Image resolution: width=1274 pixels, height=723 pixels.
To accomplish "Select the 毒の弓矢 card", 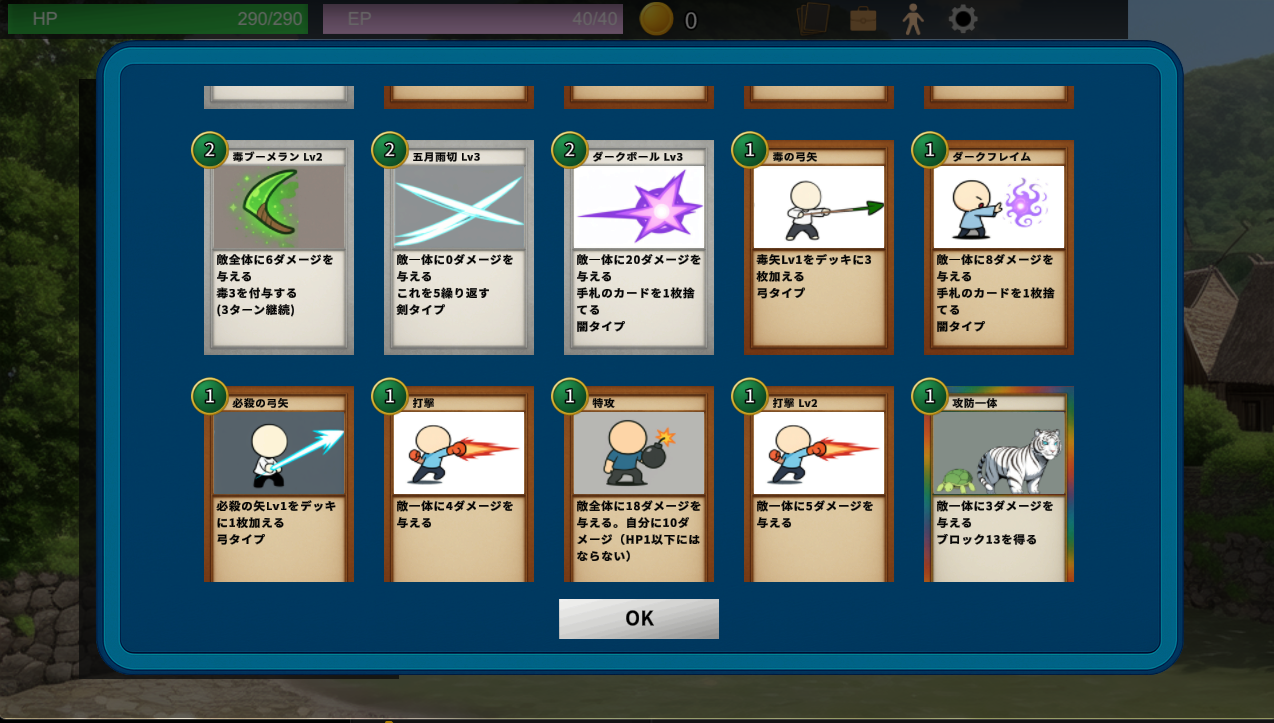I will pos(819,248).
